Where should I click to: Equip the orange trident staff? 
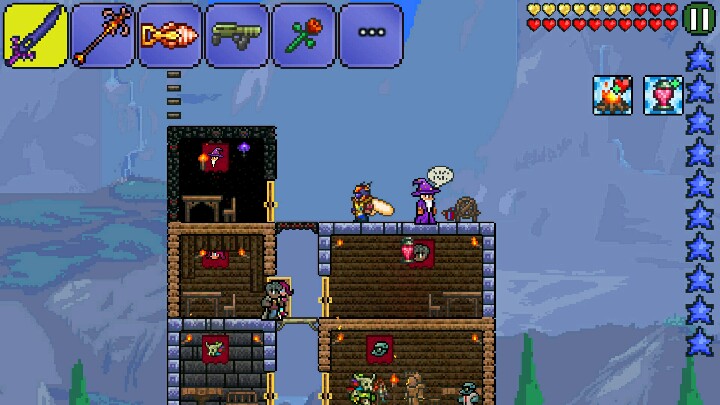point(102,35)
